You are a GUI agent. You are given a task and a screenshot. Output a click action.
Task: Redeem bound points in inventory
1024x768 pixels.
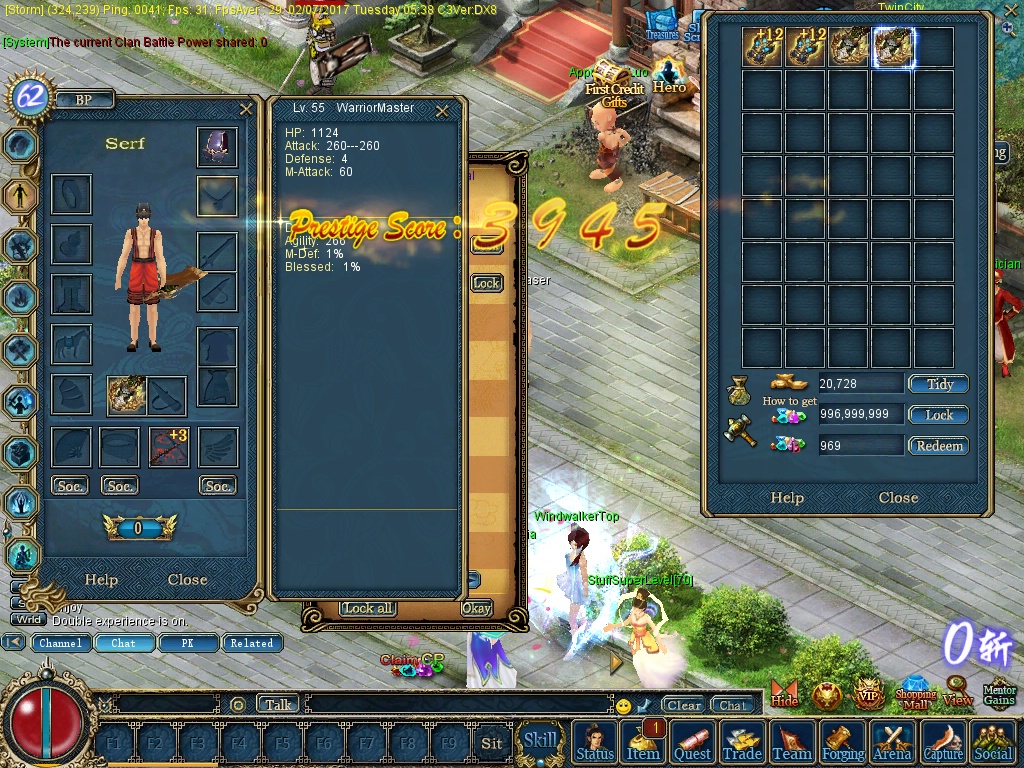(938, 446)
